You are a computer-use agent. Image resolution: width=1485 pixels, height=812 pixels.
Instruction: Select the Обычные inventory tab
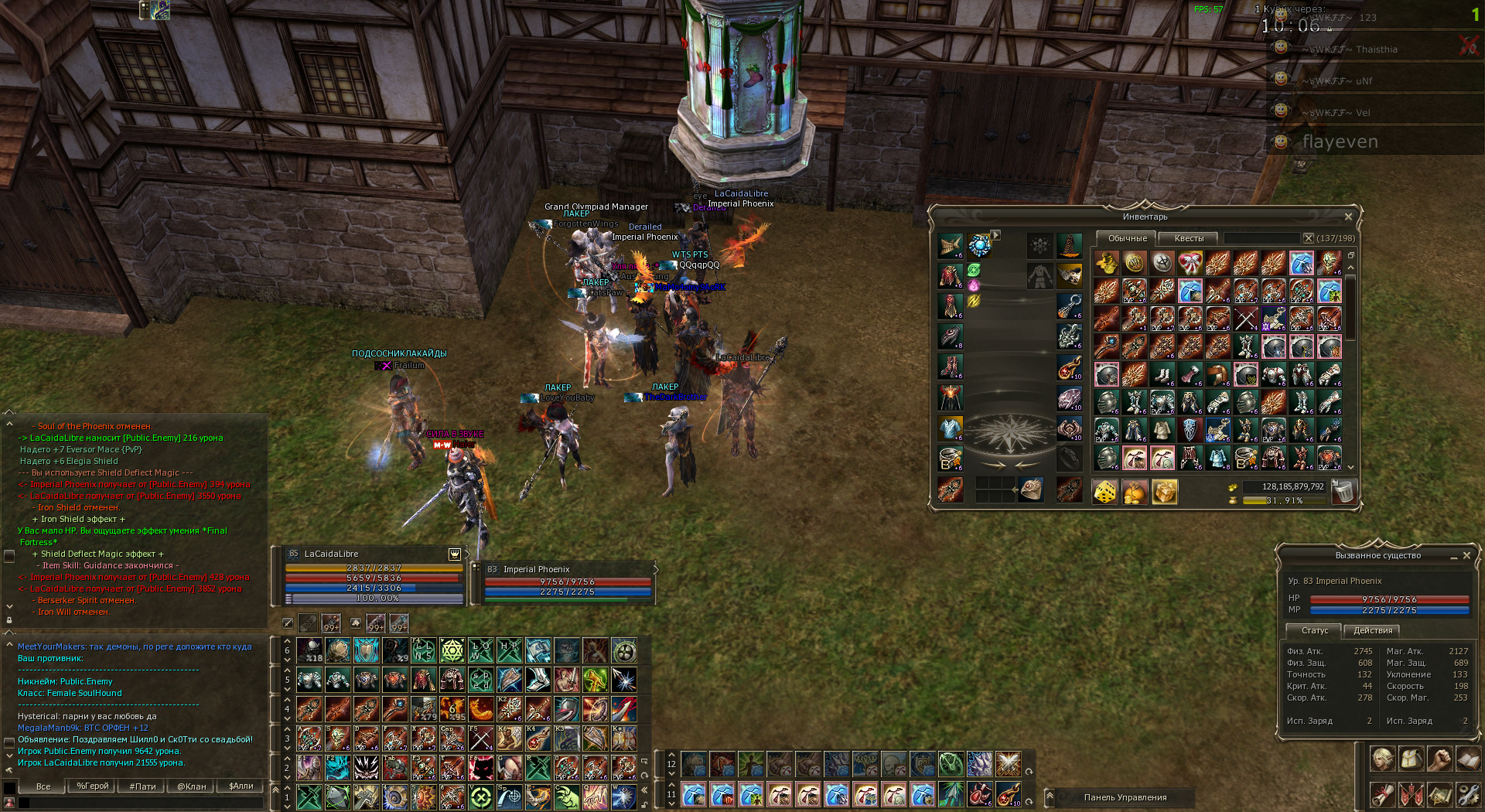[x=1127, y=238]
